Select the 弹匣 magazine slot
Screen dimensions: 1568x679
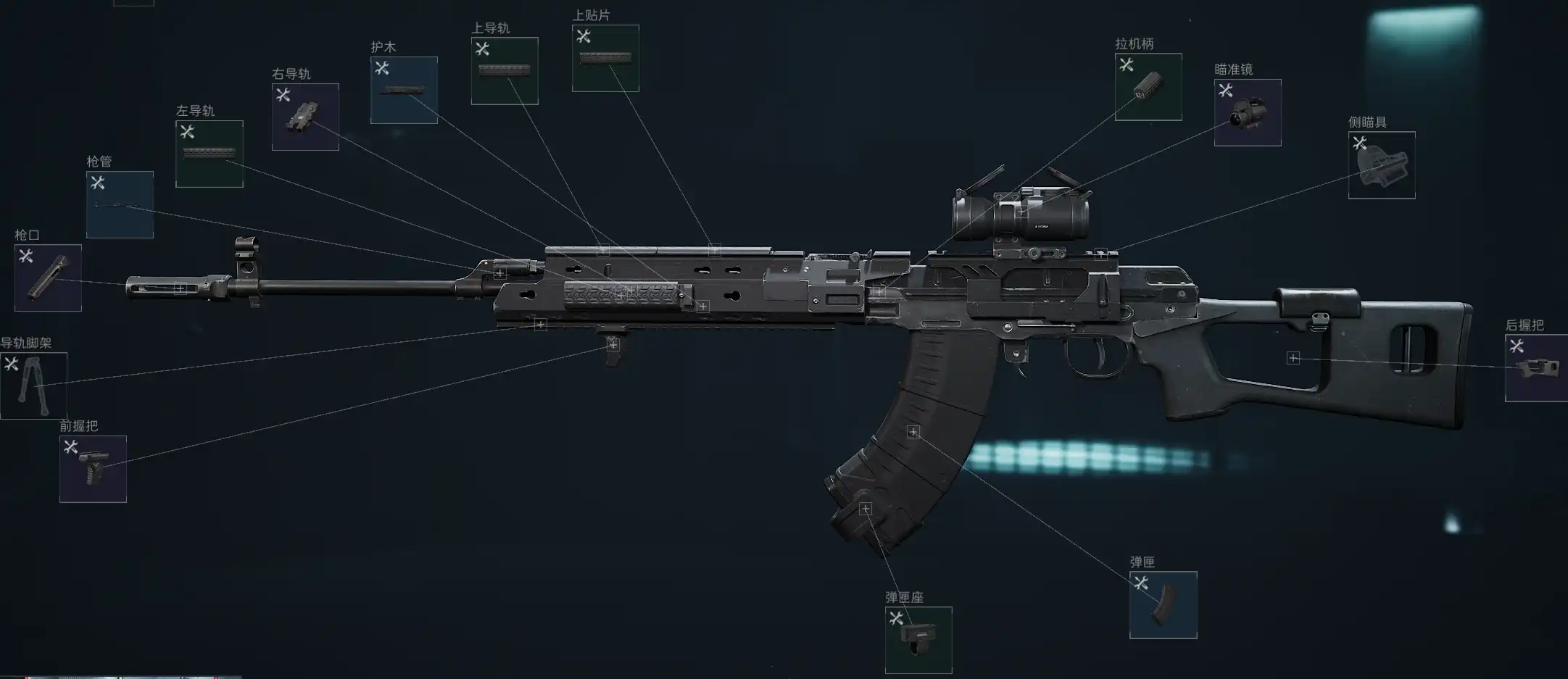pyautogui.click(x=1163, y=605)
